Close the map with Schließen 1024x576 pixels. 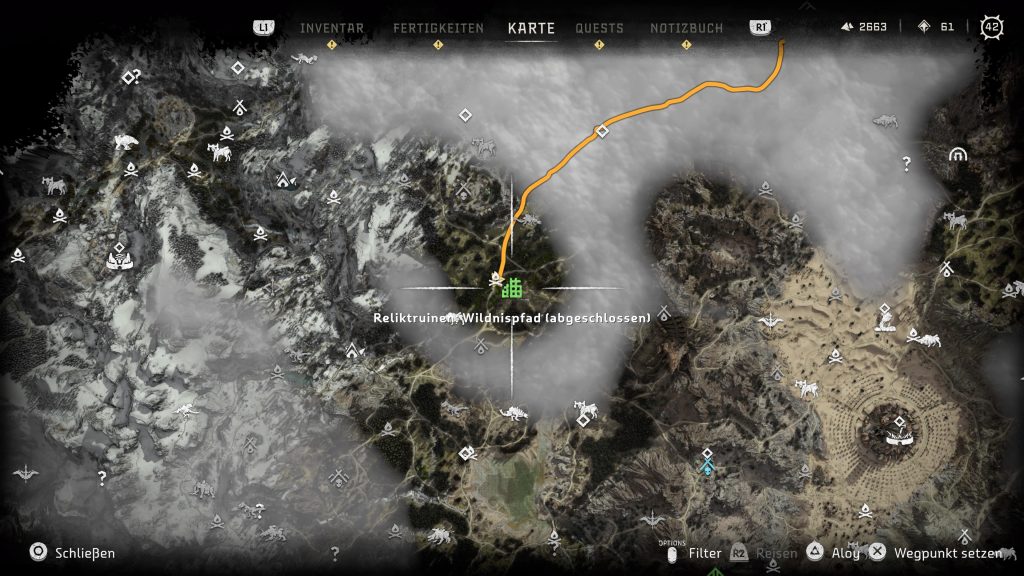73,552
